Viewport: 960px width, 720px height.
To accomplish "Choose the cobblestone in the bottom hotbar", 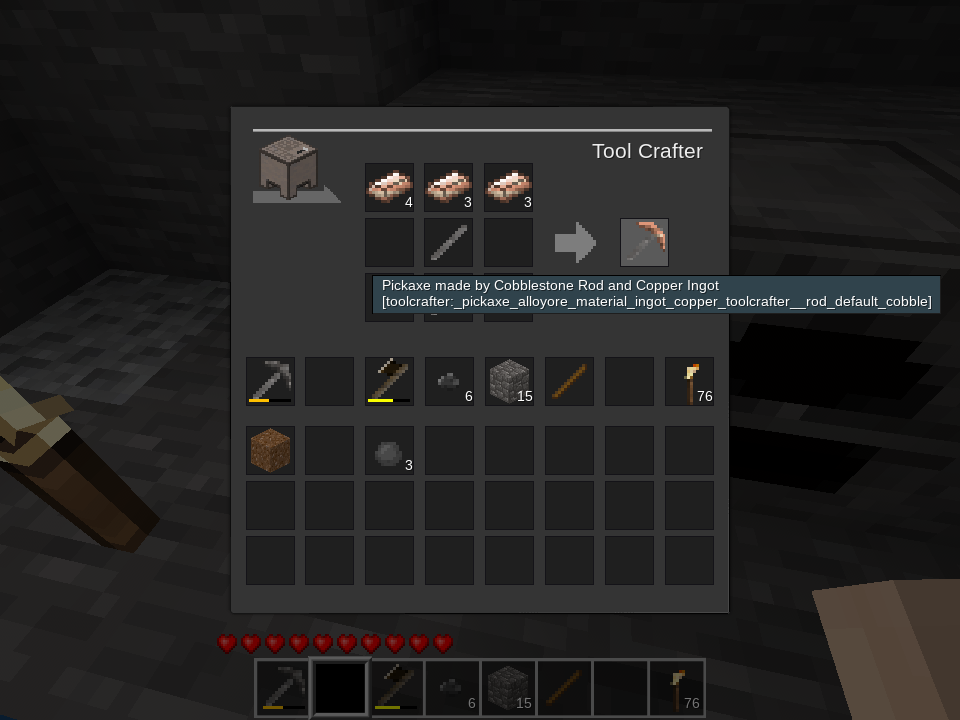I will [509, 688].
